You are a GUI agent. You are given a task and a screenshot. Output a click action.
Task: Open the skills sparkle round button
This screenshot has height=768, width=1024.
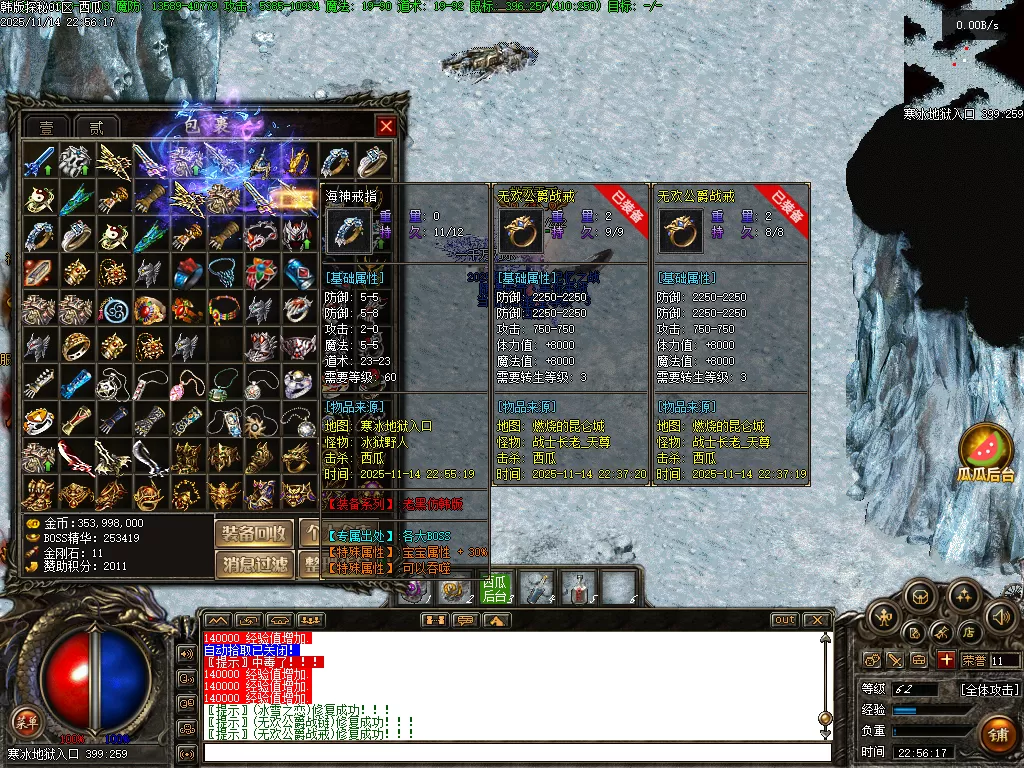[x=963, y=597]
